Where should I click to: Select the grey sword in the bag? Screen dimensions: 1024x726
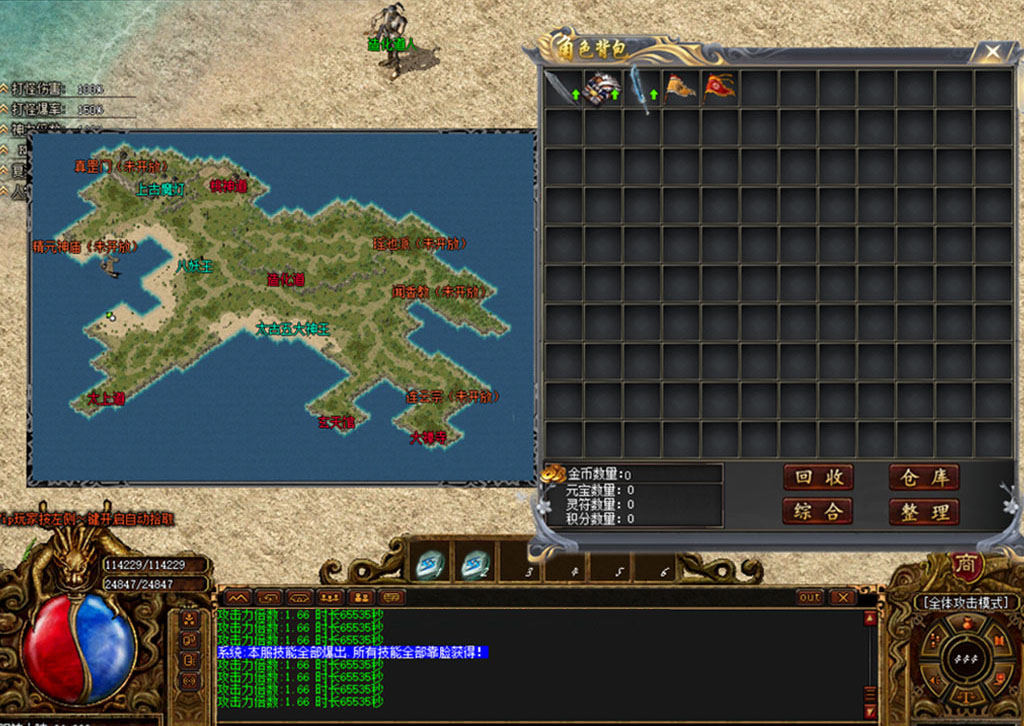tap(560, 87)
